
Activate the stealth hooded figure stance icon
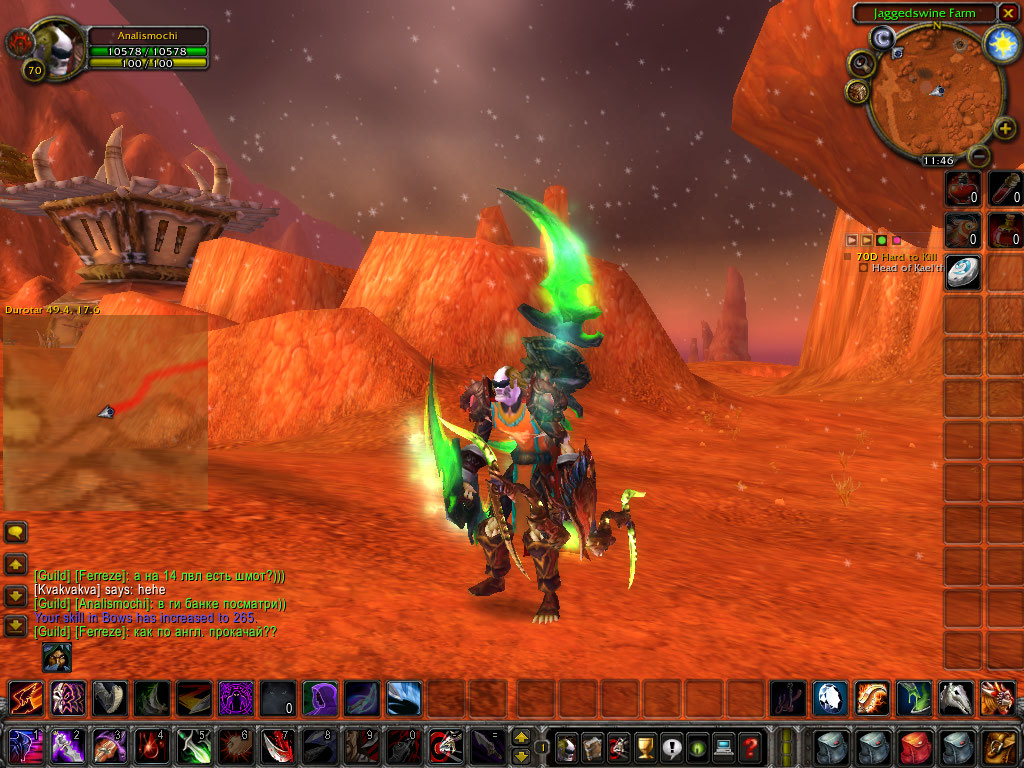click(56, 658)
